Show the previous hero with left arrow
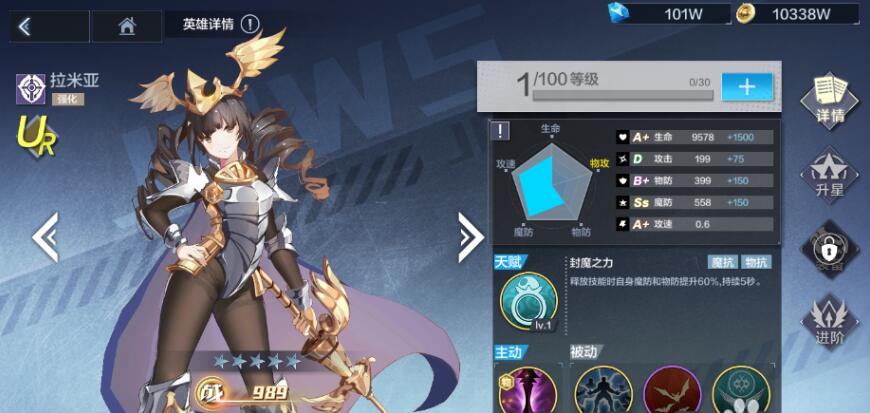Screen dimensions: 870x413 (45, 236)
